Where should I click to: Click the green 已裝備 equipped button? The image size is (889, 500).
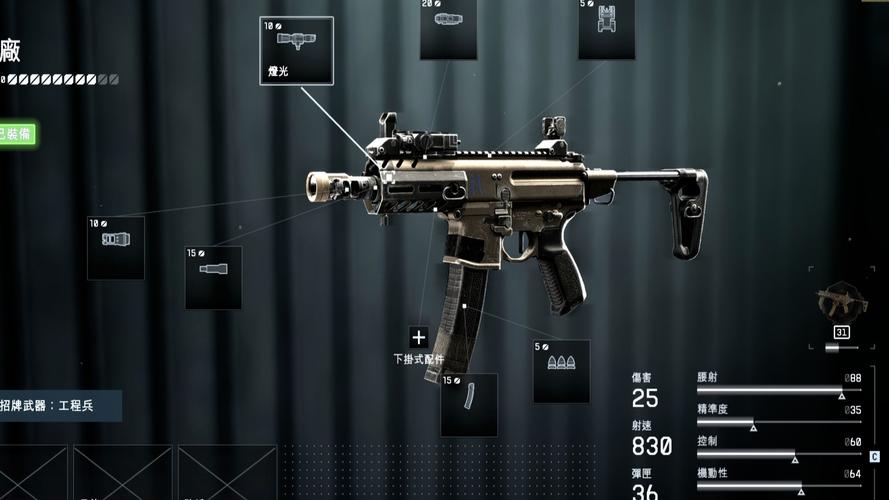[x=16, y=133]
